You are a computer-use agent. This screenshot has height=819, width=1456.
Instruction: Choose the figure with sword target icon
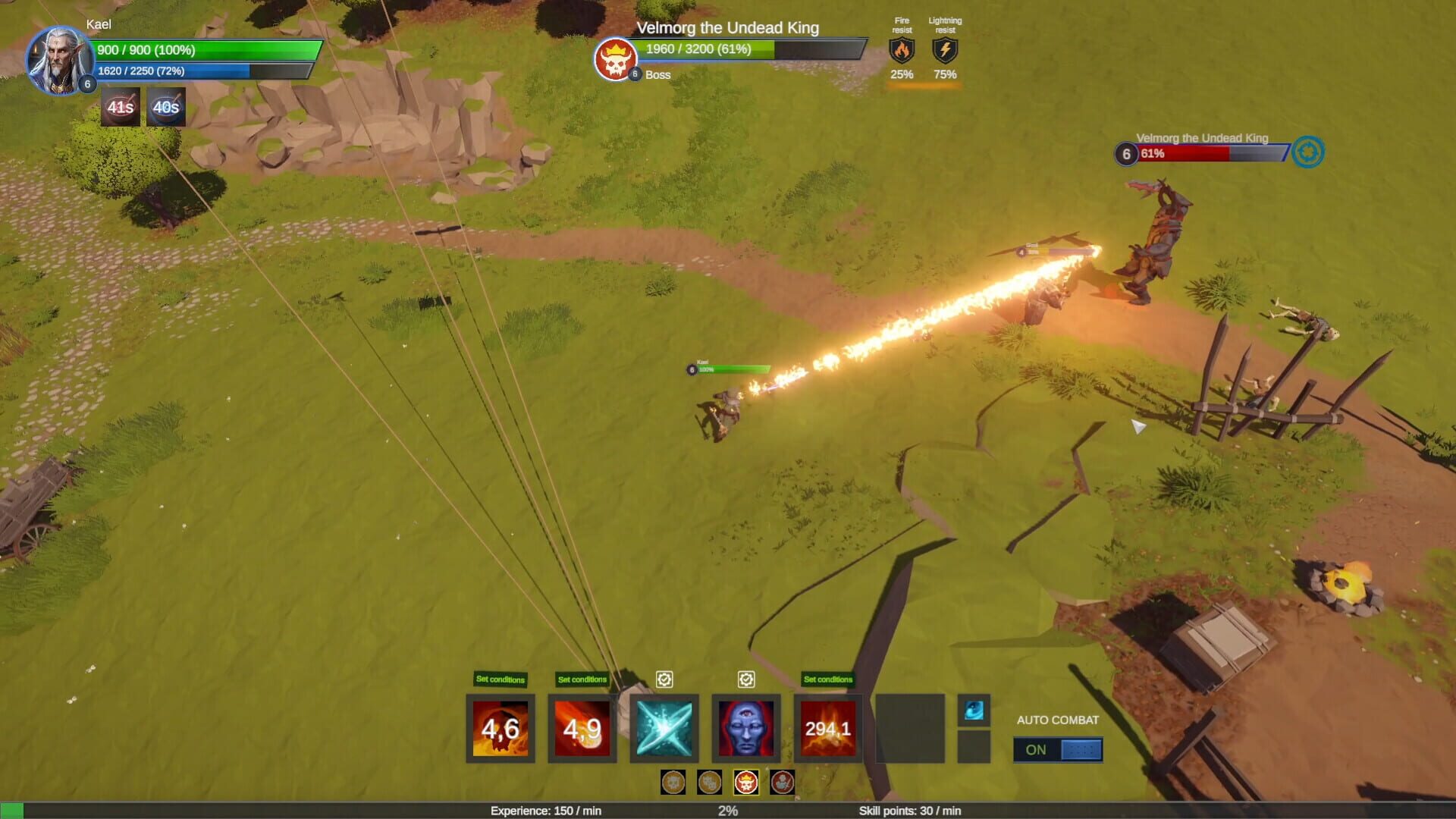(x=783, y=782)
